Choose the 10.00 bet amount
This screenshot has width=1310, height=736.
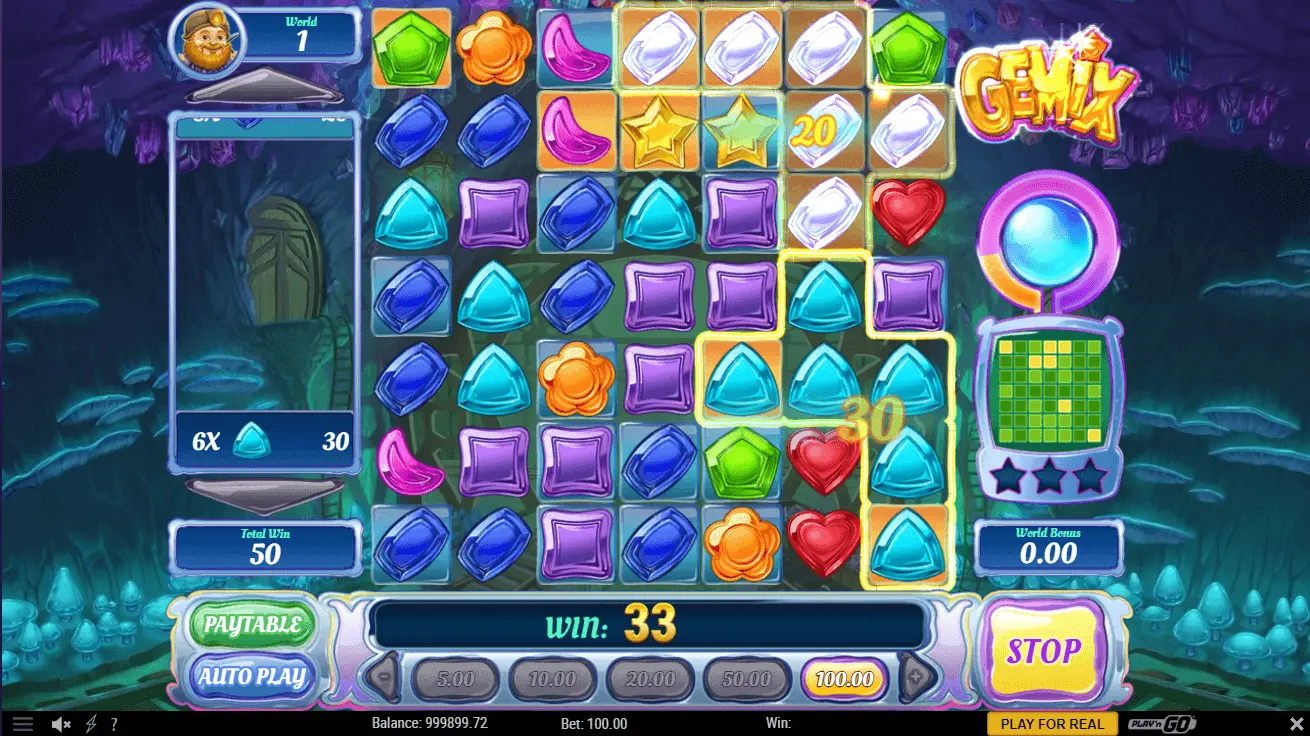(x=552, y=680)
